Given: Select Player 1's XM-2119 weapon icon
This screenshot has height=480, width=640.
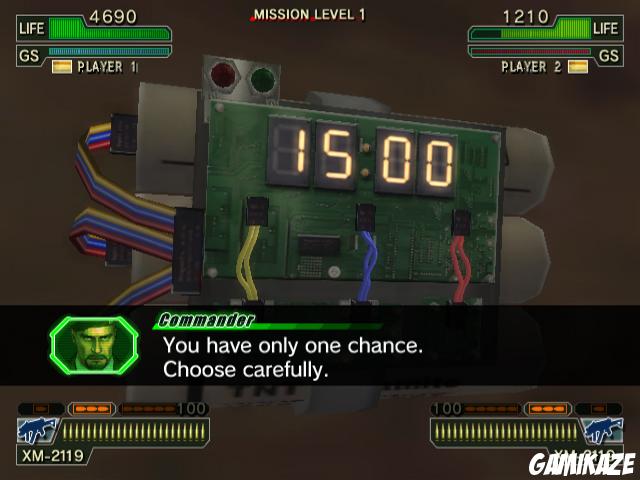Looking at the screenshot, I should point(35,431).
